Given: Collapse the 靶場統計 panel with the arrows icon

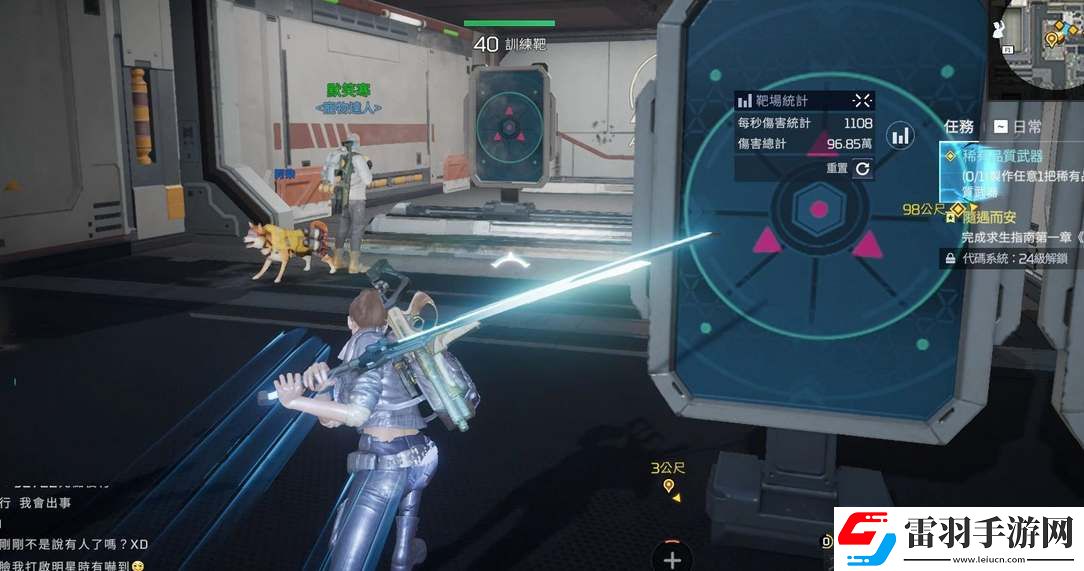Looking at the screenshot, I should [x=862, y=100].
